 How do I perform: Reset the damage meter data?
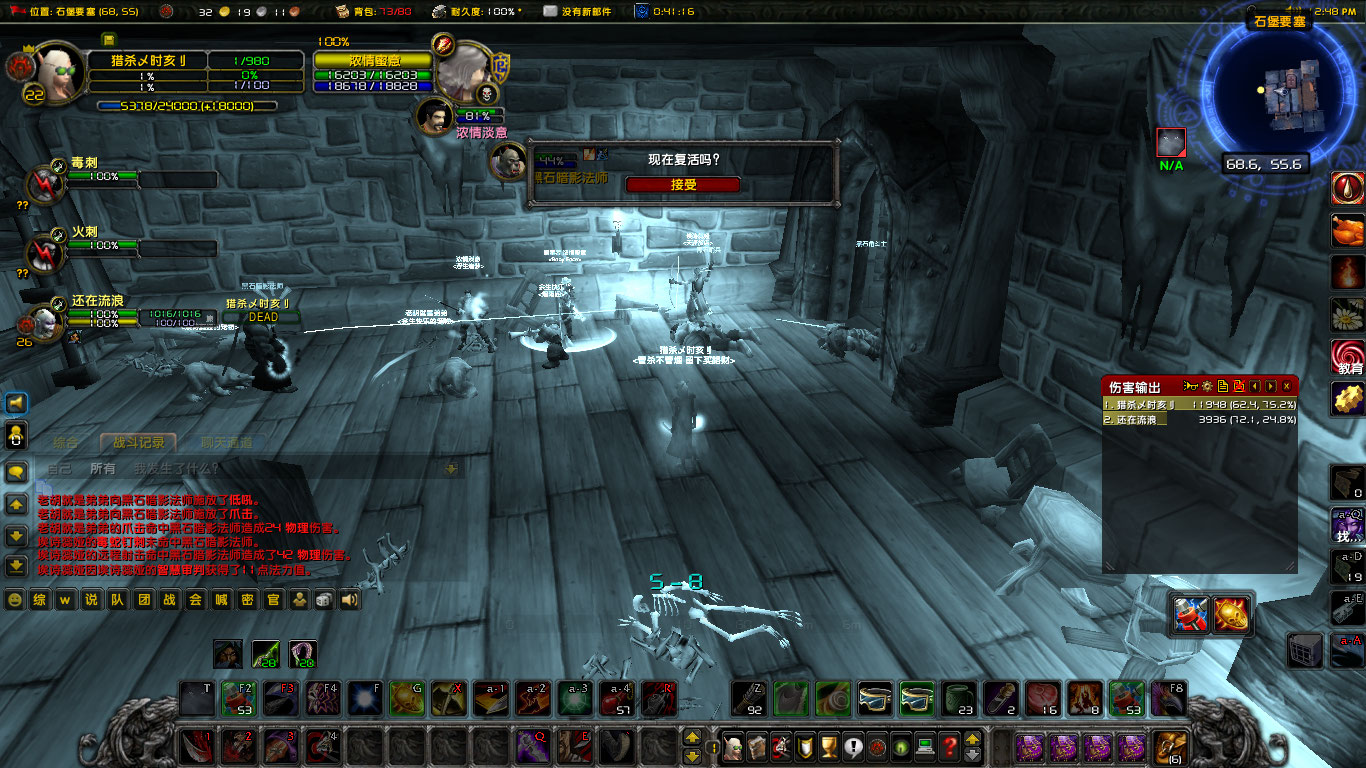tap(1240, 384)
